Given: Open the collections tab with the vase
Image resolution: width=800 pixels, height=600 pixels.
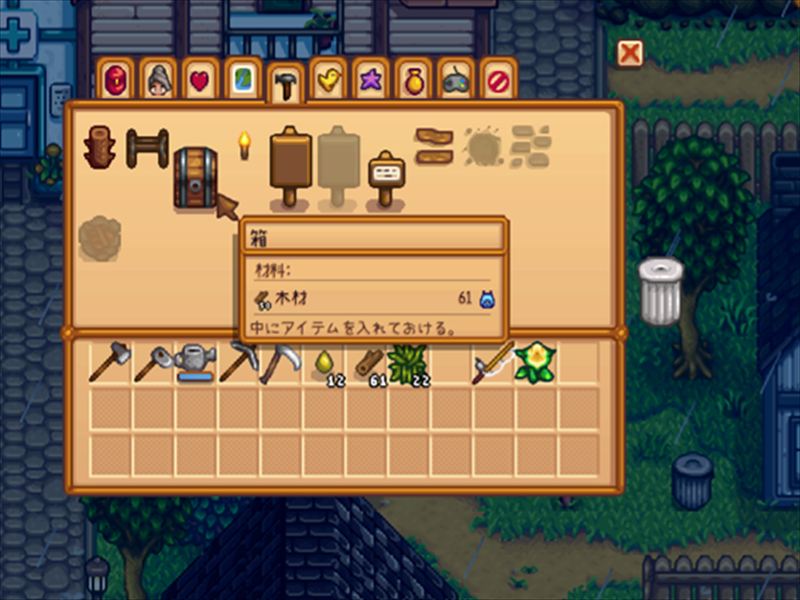Looking at the screenshot, I should point(413,79).
